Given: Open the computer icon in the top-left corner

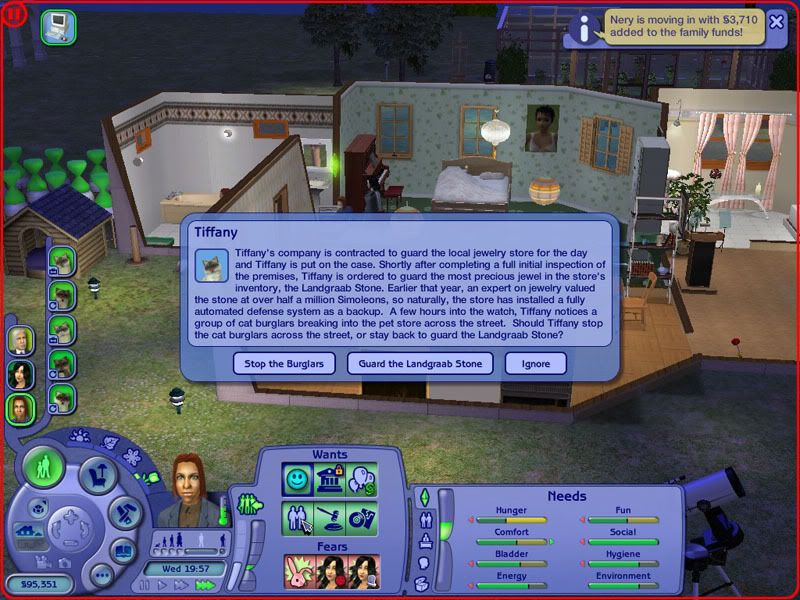Looking at the screenshot, I should click(x=57, y=25).
